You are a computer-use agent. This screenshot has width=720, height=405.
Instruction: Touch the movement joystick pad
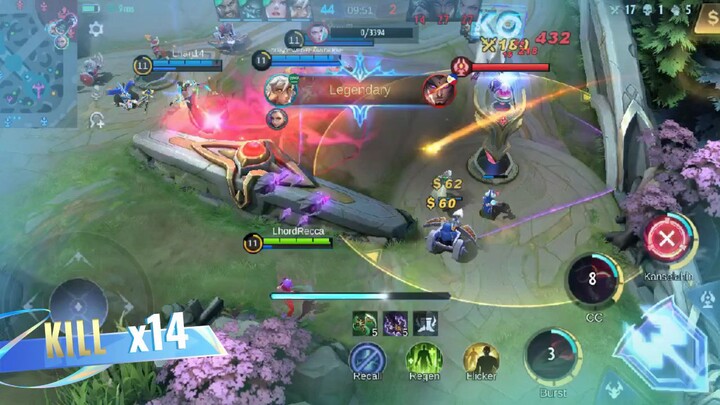pos(78,298)
